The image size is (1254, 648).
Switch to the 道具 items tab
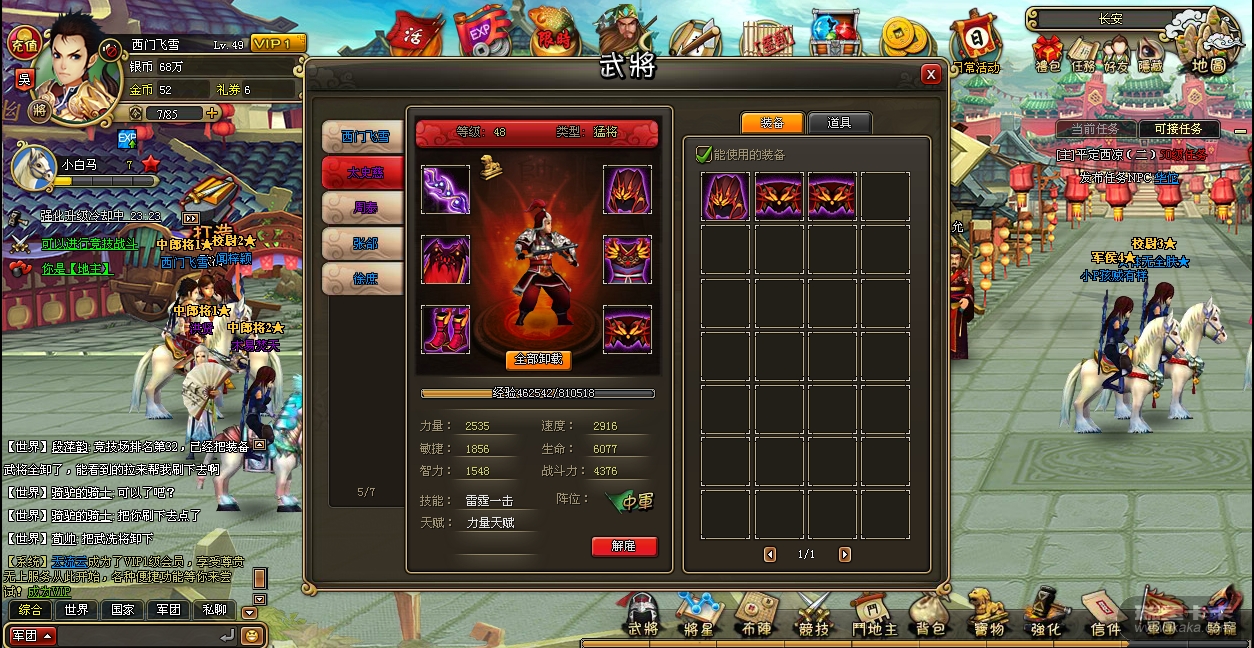[839, 123]
